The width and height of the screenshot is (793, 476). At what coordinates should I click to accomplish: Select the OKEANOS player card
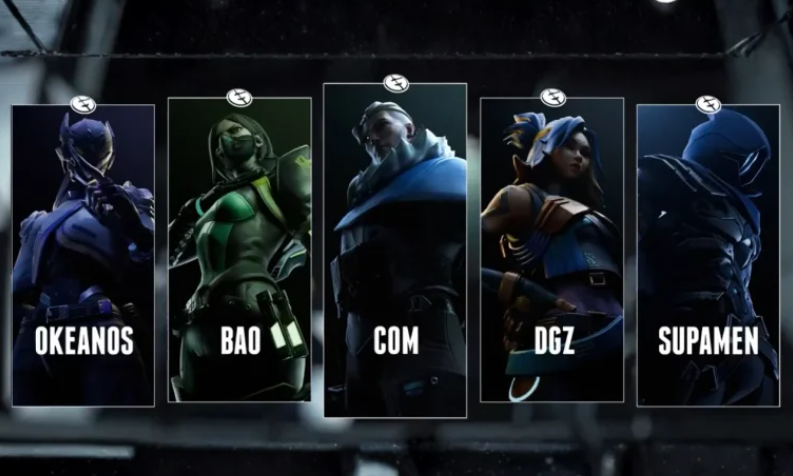pyautogui.click(x=83, y=255)
